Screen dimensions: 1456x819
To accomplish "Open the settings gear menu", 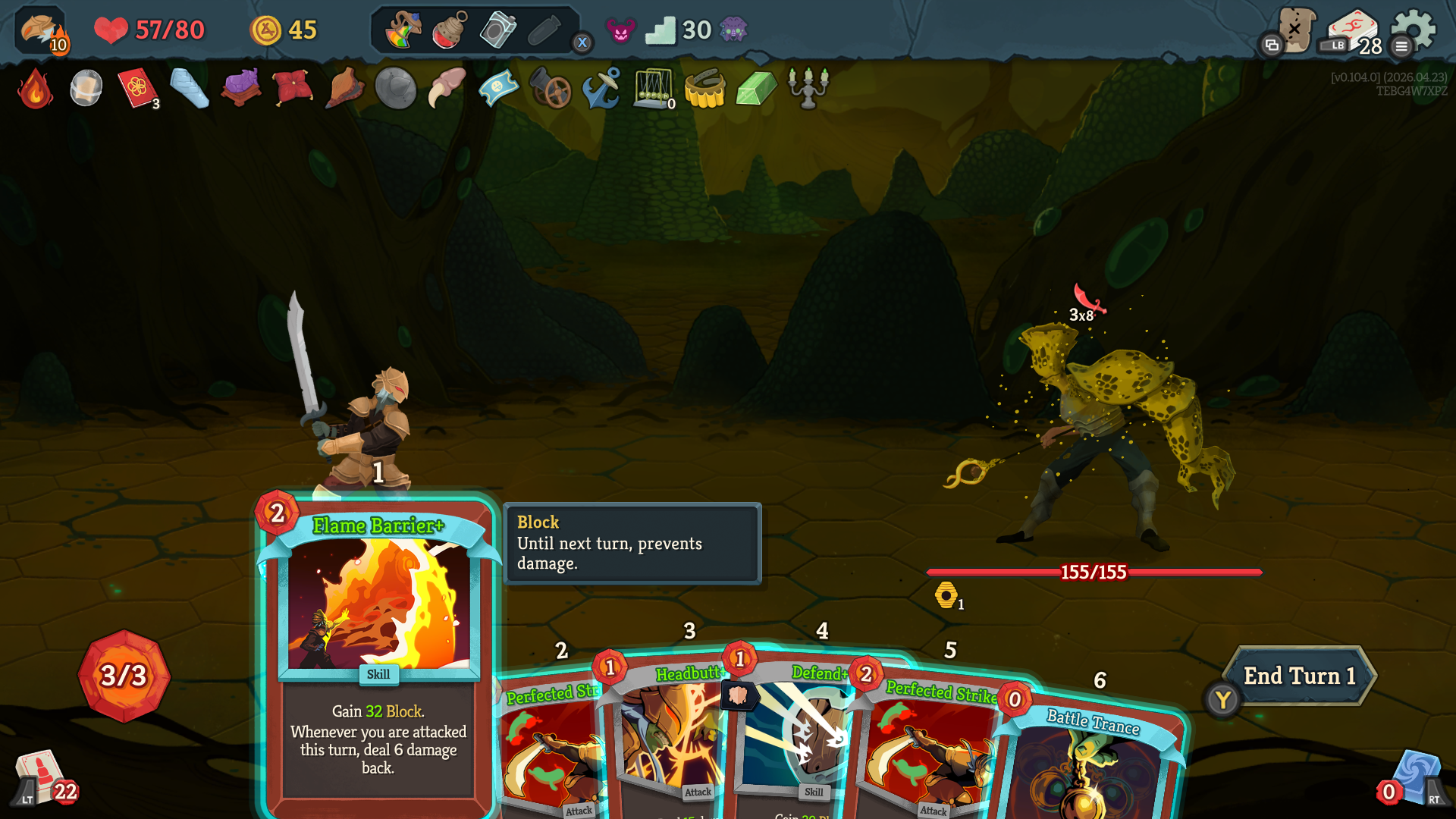I will (x=1415, y=30).
